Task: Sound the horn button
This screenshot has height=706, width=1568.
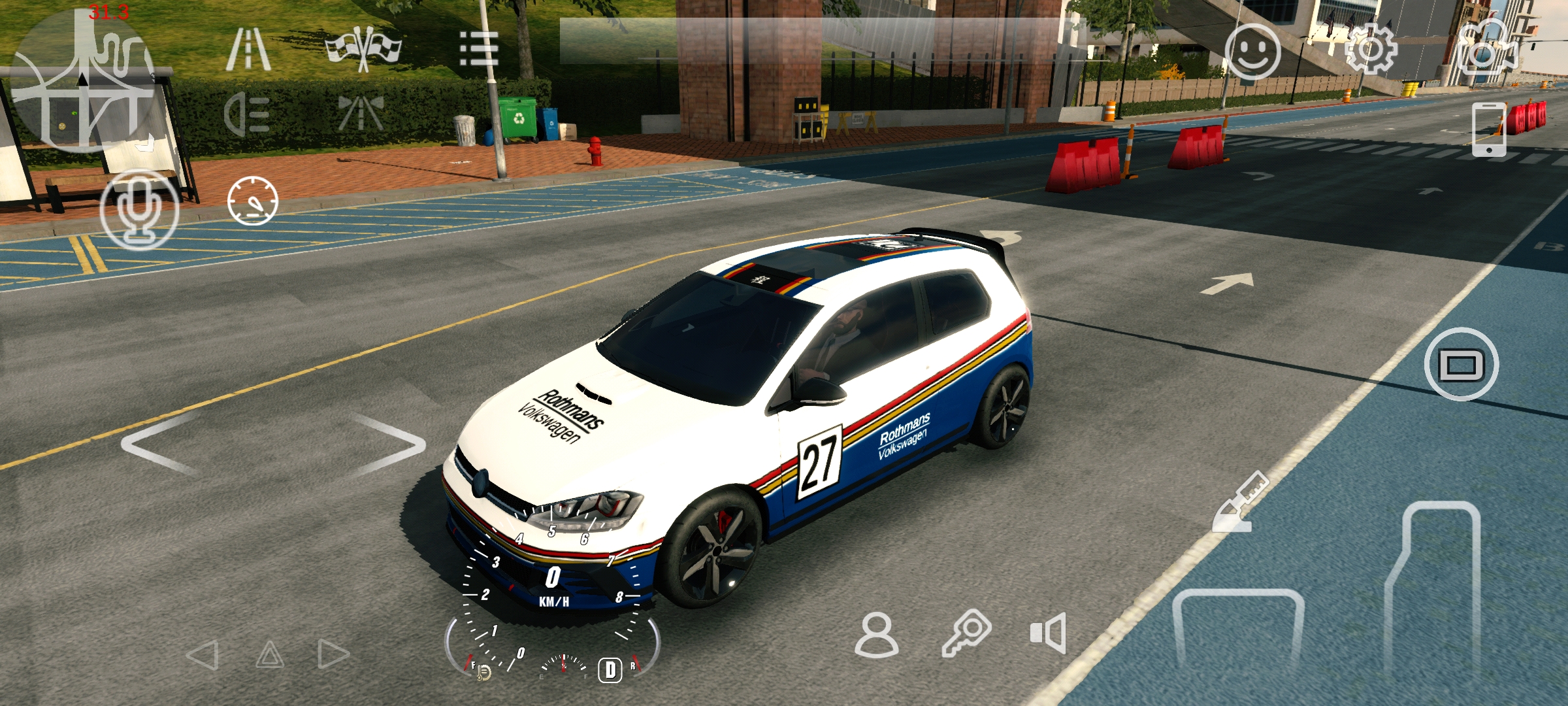Action: click(1048, 633)
